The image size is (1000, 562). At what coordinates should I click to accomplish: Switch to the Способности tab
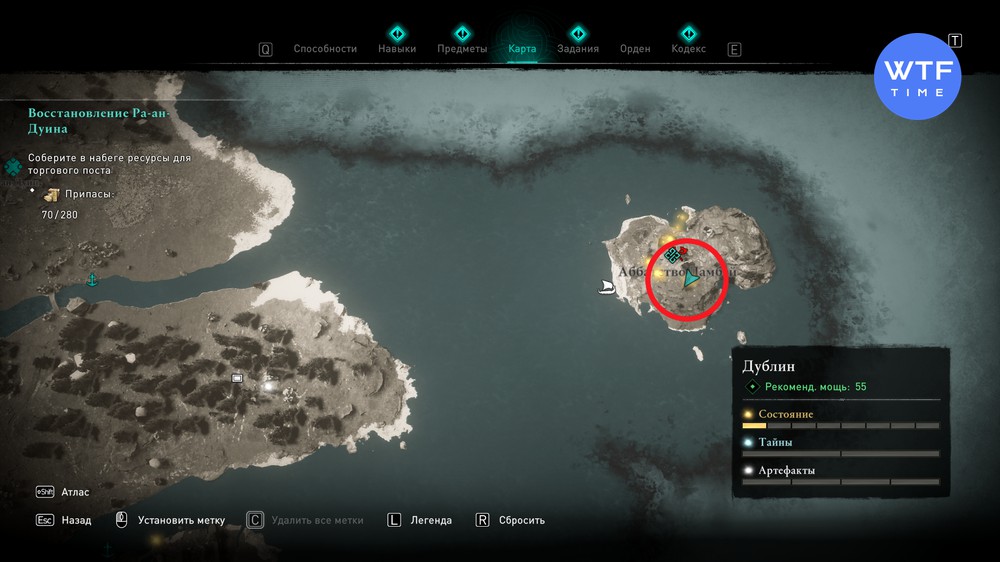(324, 49)
